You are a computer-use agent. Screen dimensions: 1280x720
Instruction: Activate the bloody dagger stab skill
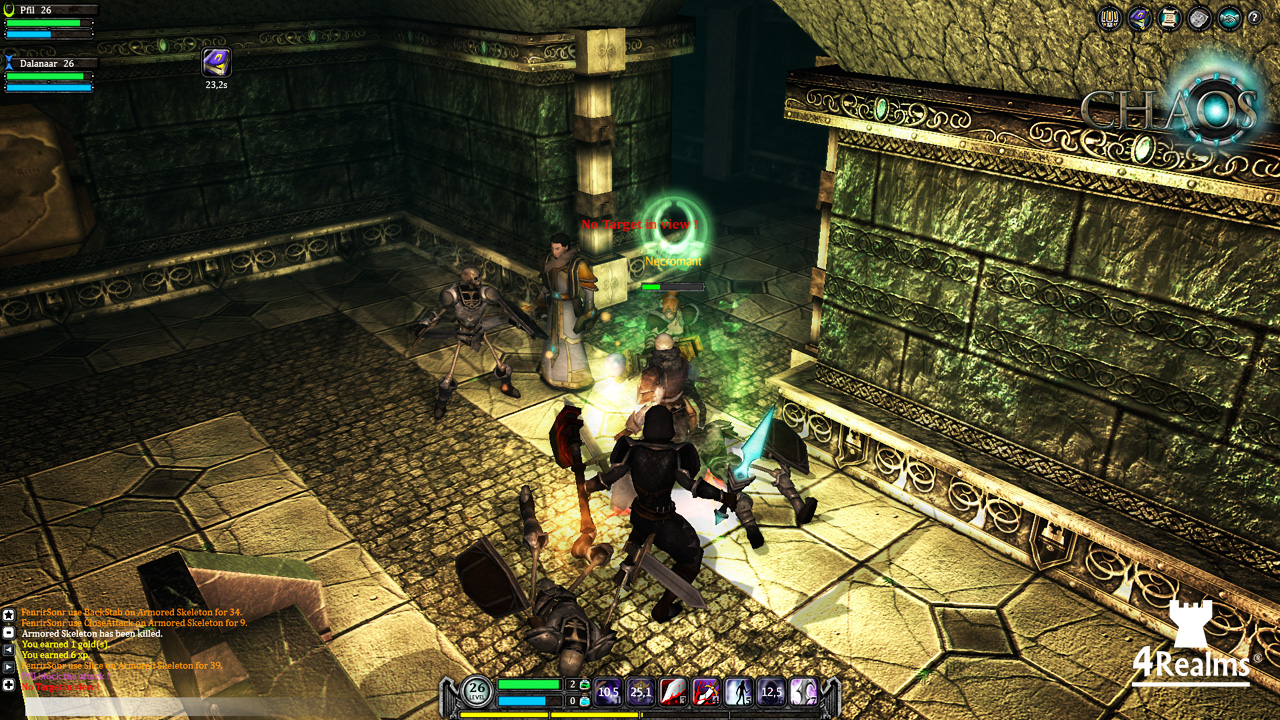pos(706,692)
